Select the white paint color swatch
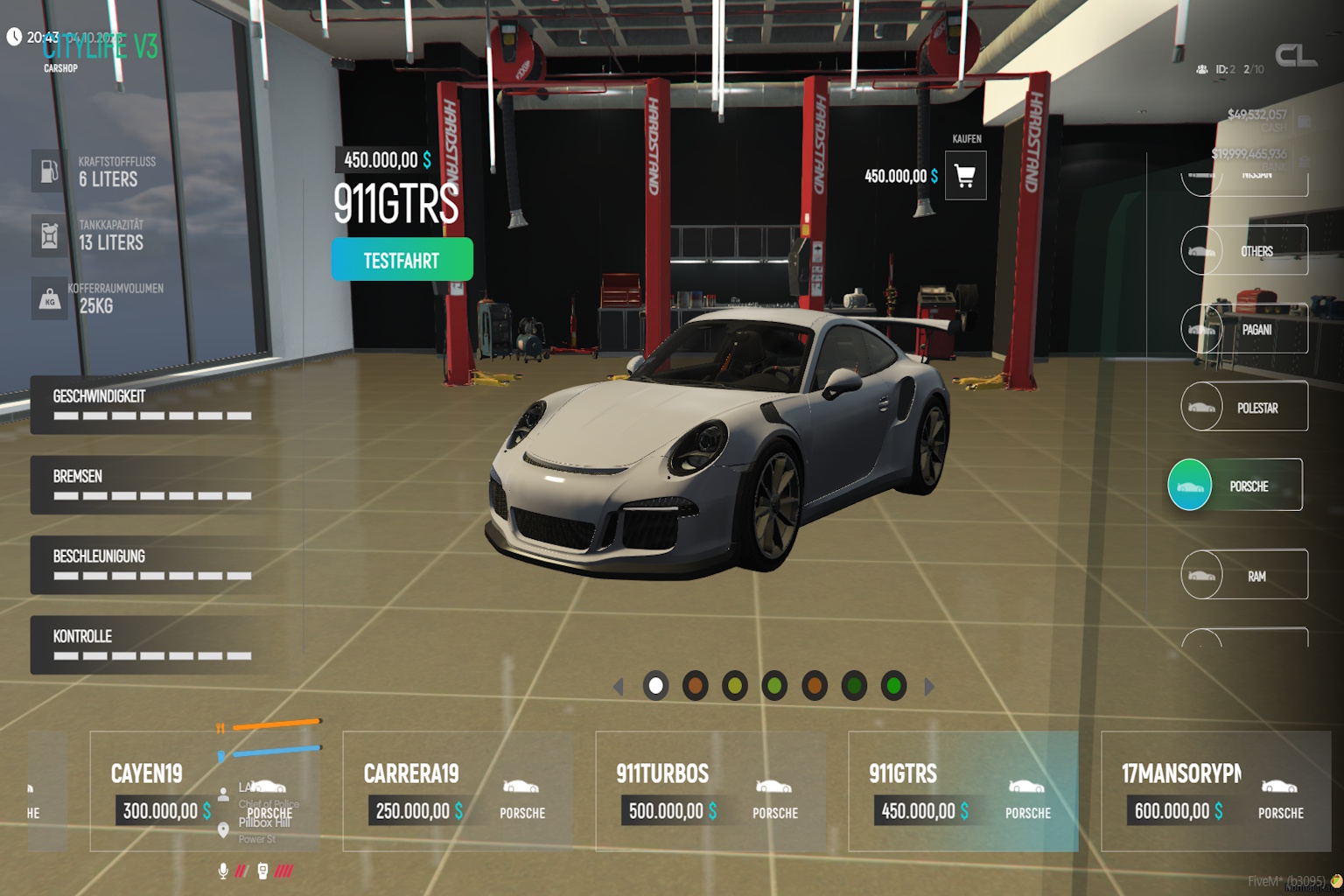The image size is (1344, 896). [x=655, y=686]
